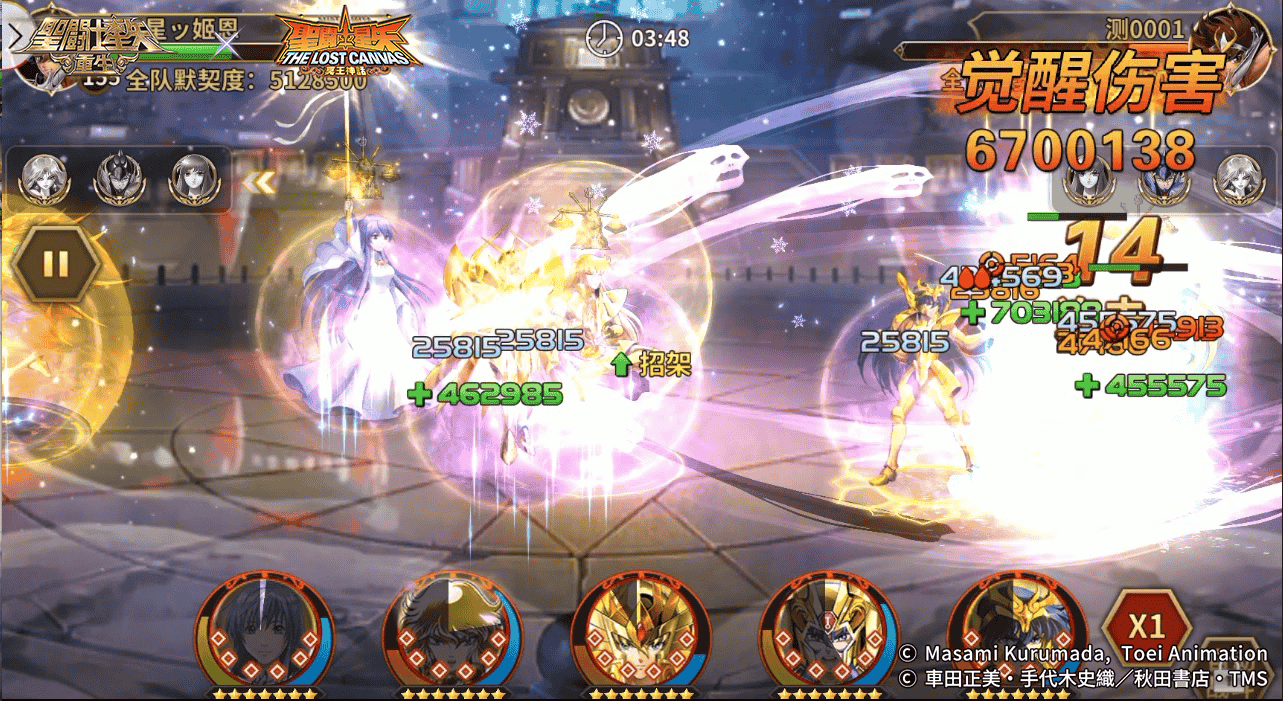This screenshot has height=701, width=1283.
Task: Collapse the left support panel with the double arrow
Action: (x=260, y=182)
